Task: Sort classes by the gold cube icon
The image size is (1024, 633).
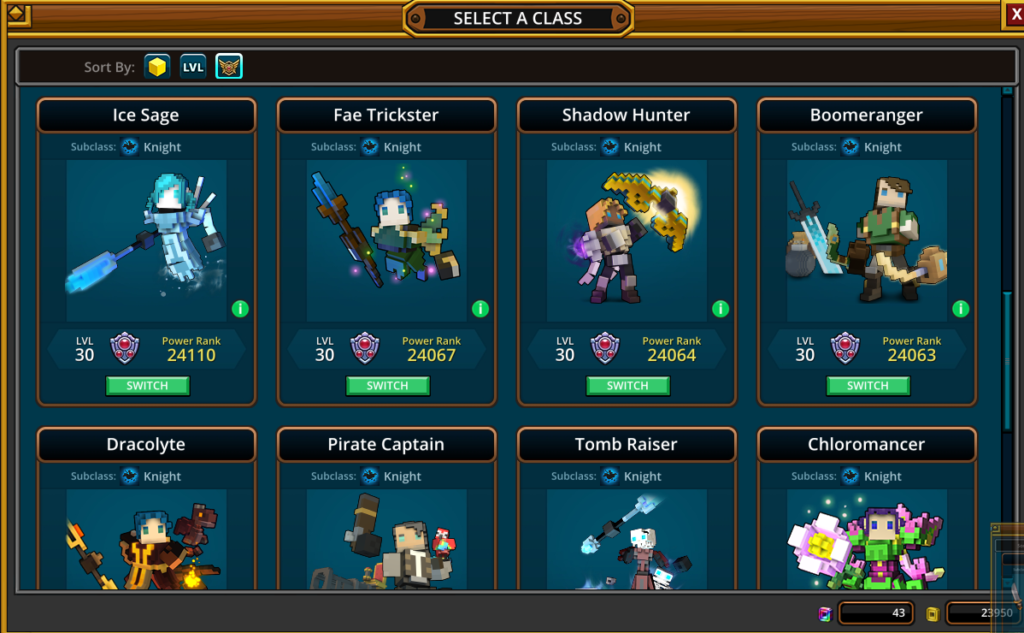Action: tap(157, 67)
